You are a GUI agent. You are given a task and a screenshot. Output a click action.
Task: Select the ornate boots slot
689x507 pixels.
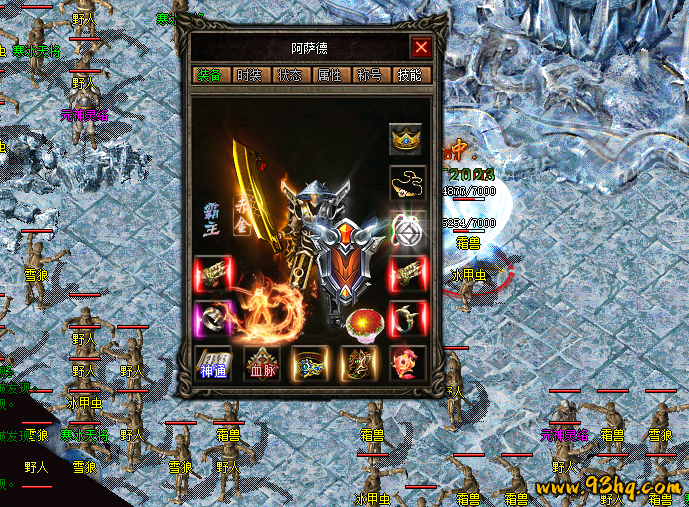pos(358,362)
